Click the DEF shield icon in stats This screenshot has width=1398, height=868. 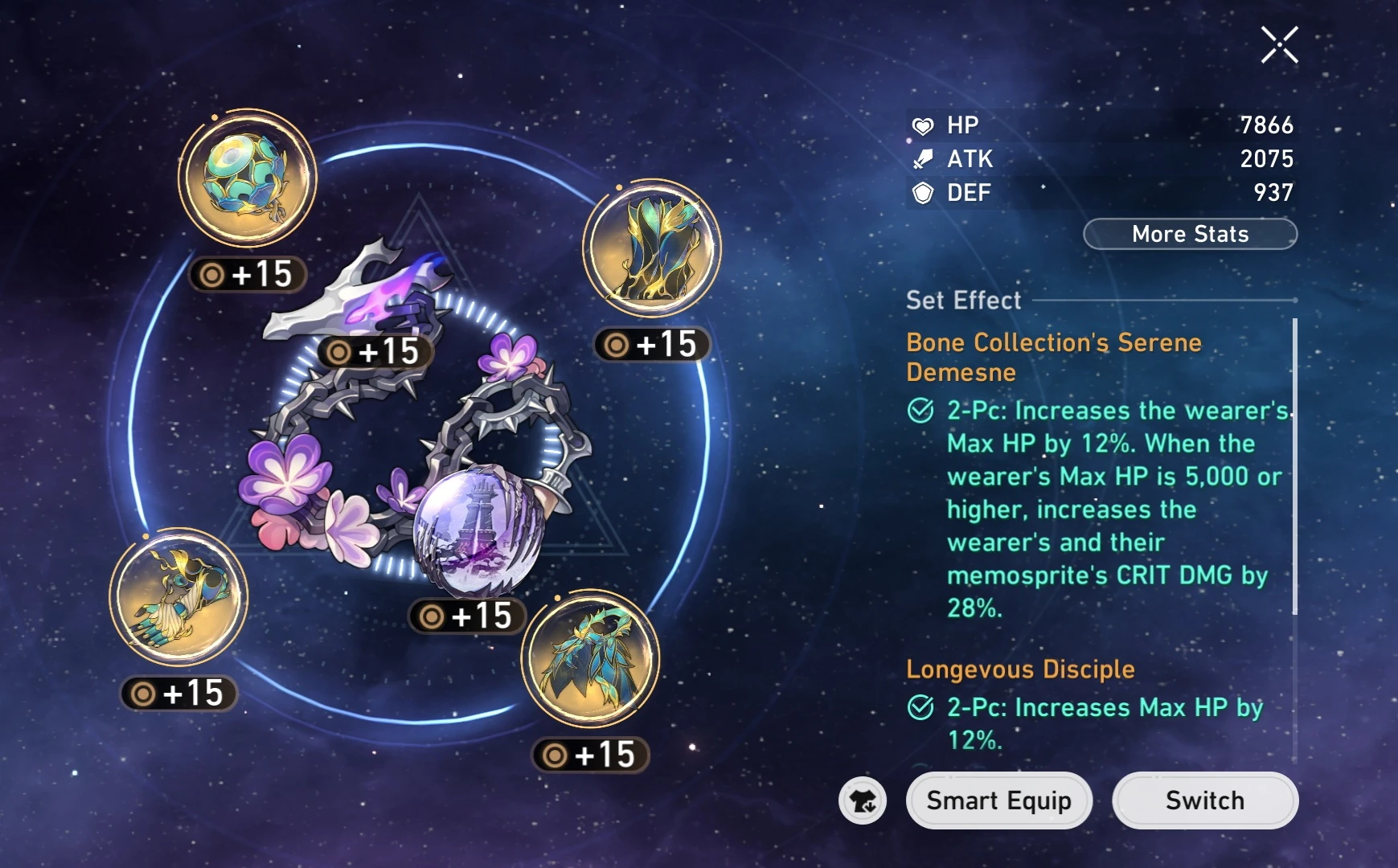click(x=925, y=193)
